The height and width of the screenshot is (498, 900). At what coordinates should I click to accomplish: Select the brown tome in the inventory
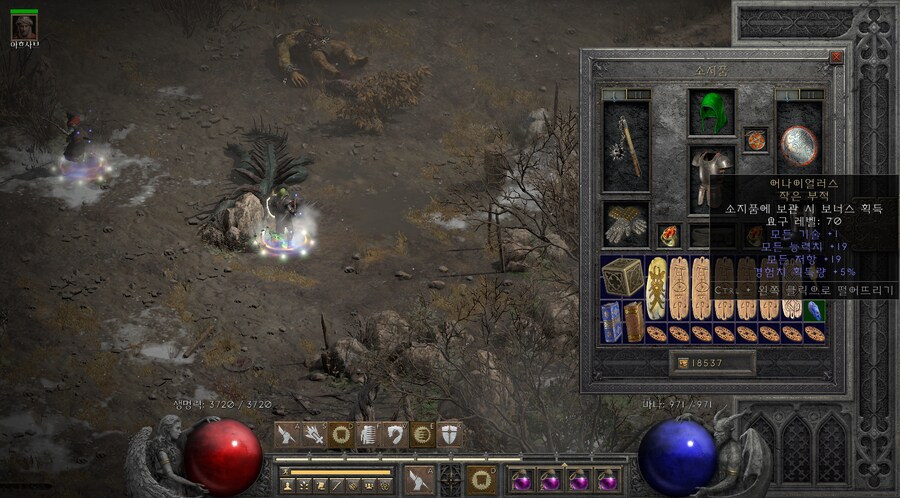(x=633, y=321)
